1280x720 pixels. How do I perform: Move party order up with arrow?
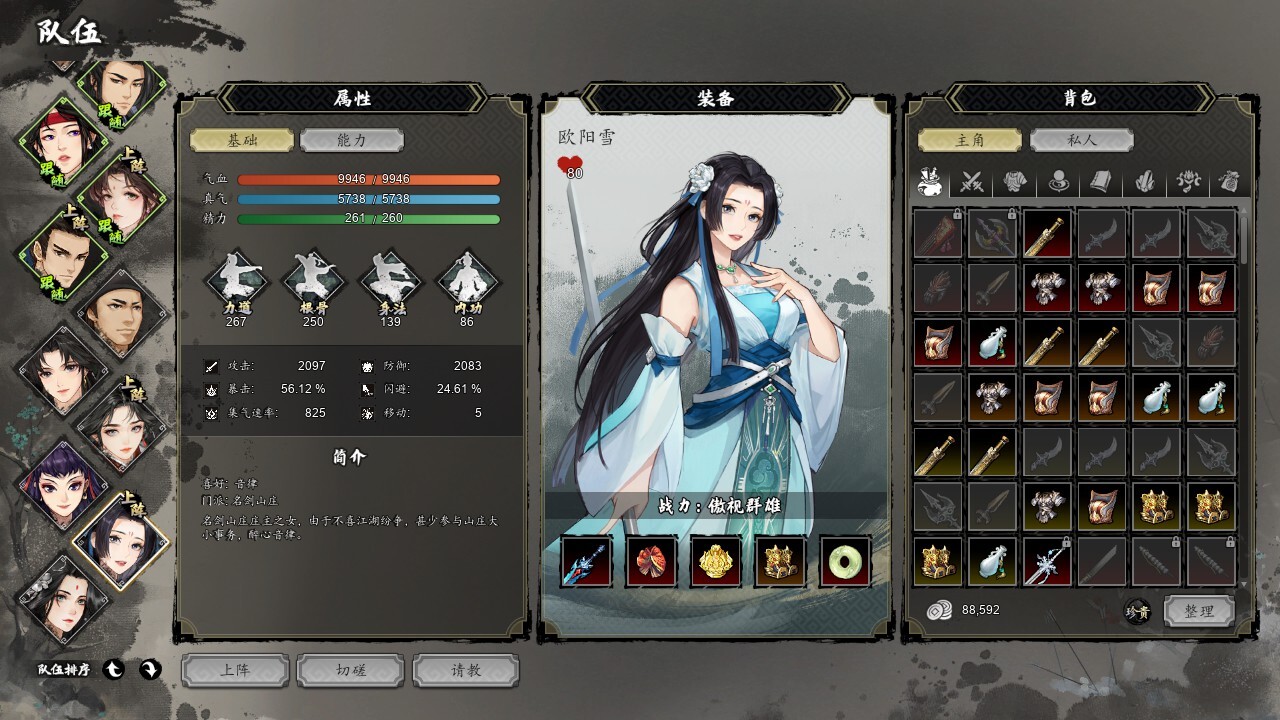pos(115,670)
